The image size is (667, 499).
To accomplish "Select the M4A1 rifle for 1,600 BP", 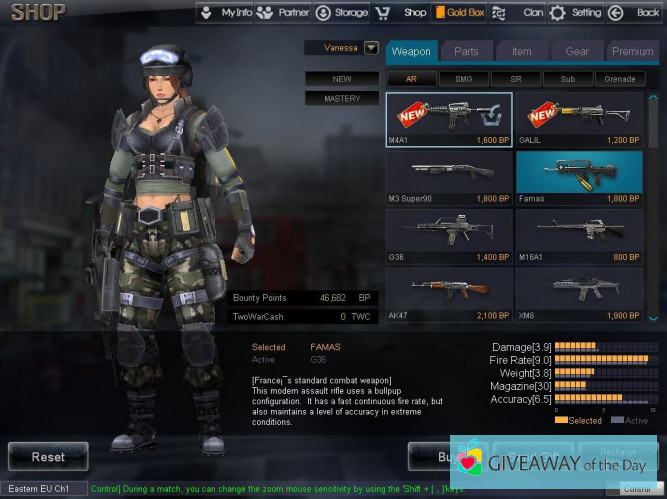I will tap(448, 120).
